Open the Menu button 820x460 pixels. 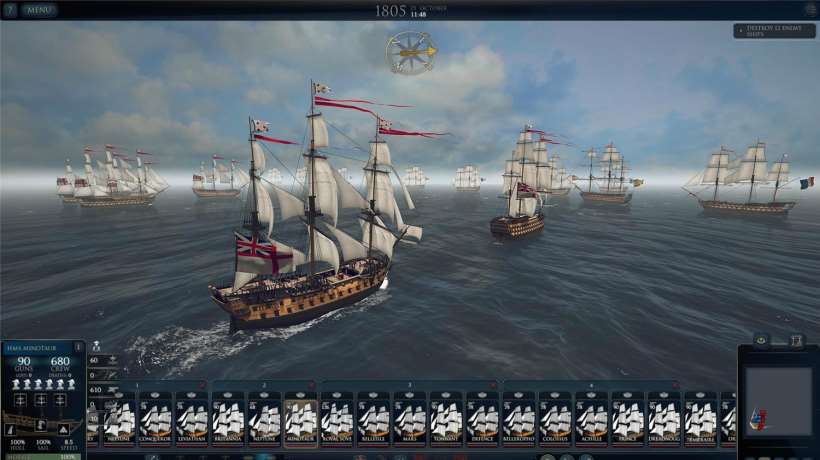[x=40, y=10]
